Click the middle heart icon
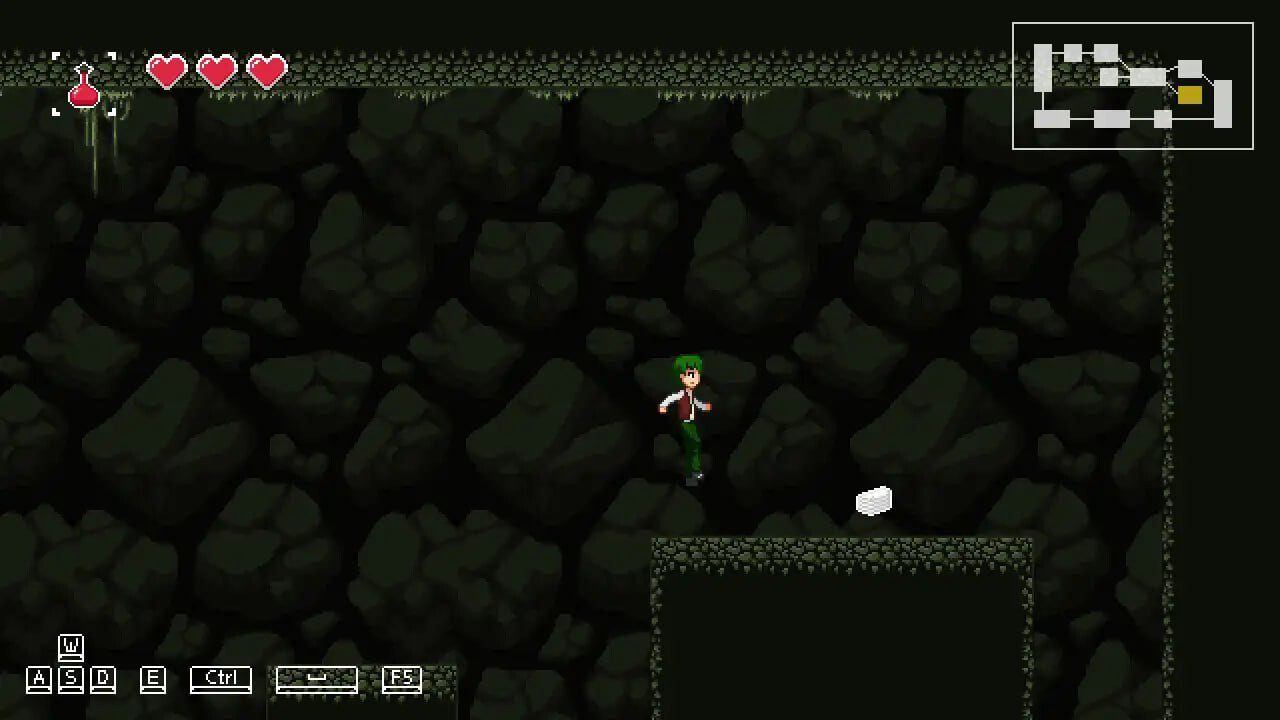The image size is (1280, 720). (218, 71)
